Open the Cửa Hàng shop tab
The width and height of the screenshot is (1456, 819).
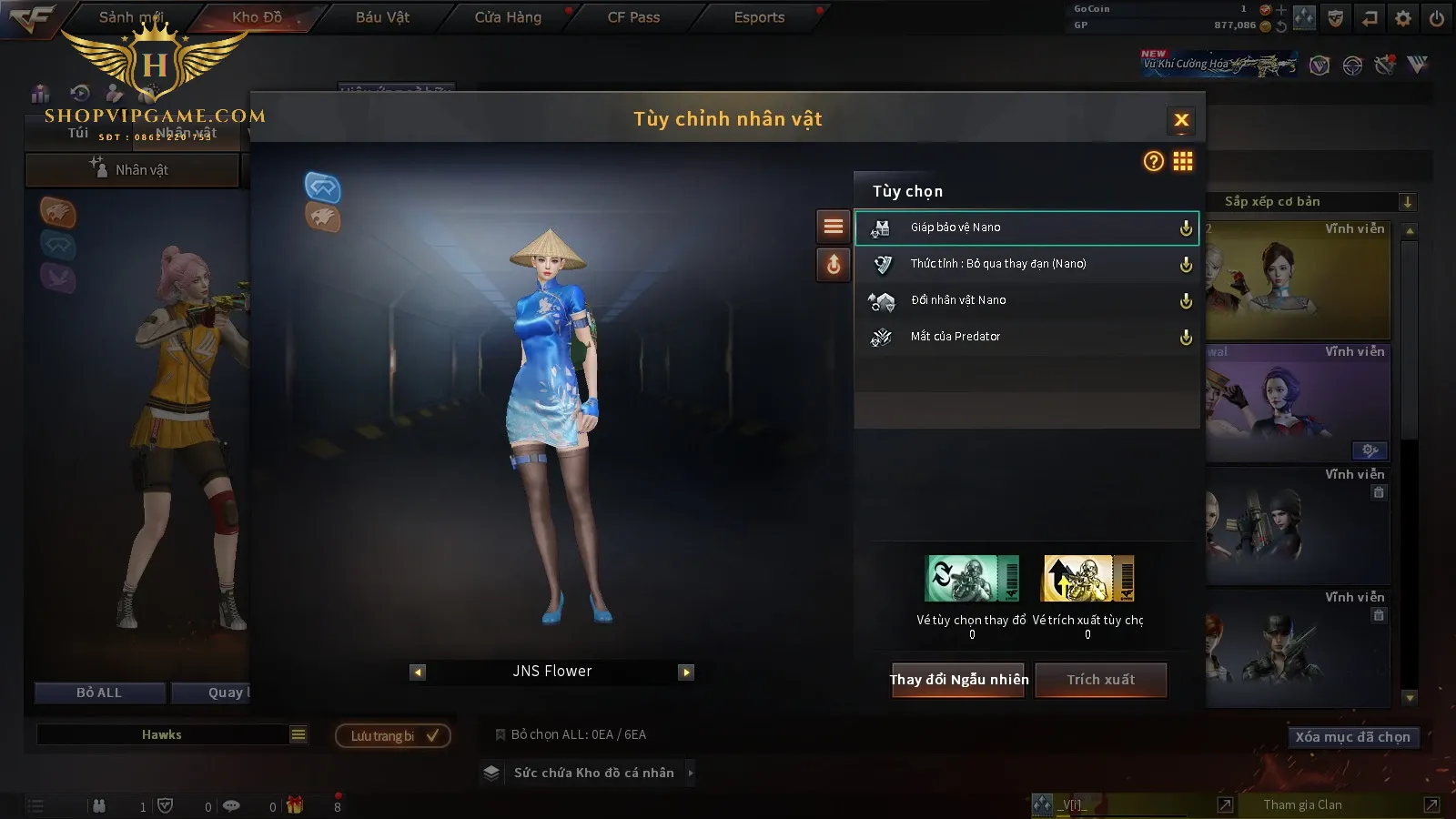(508, 17)
